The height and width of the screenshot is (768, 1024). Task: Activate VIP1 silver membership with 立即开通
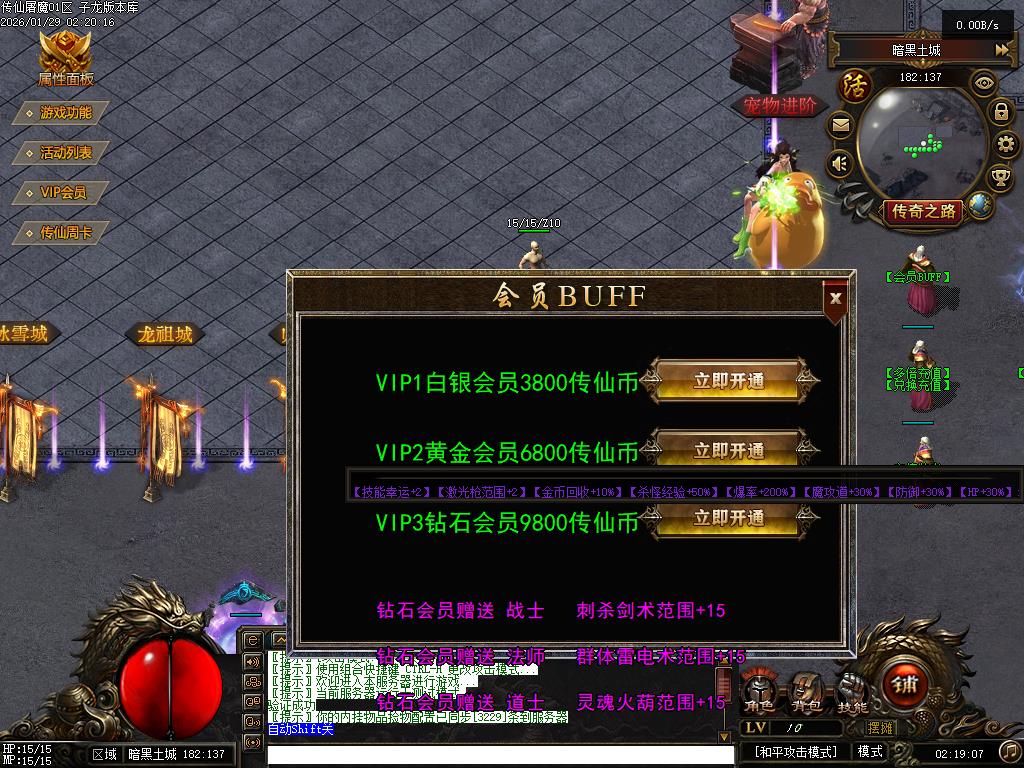730,381
